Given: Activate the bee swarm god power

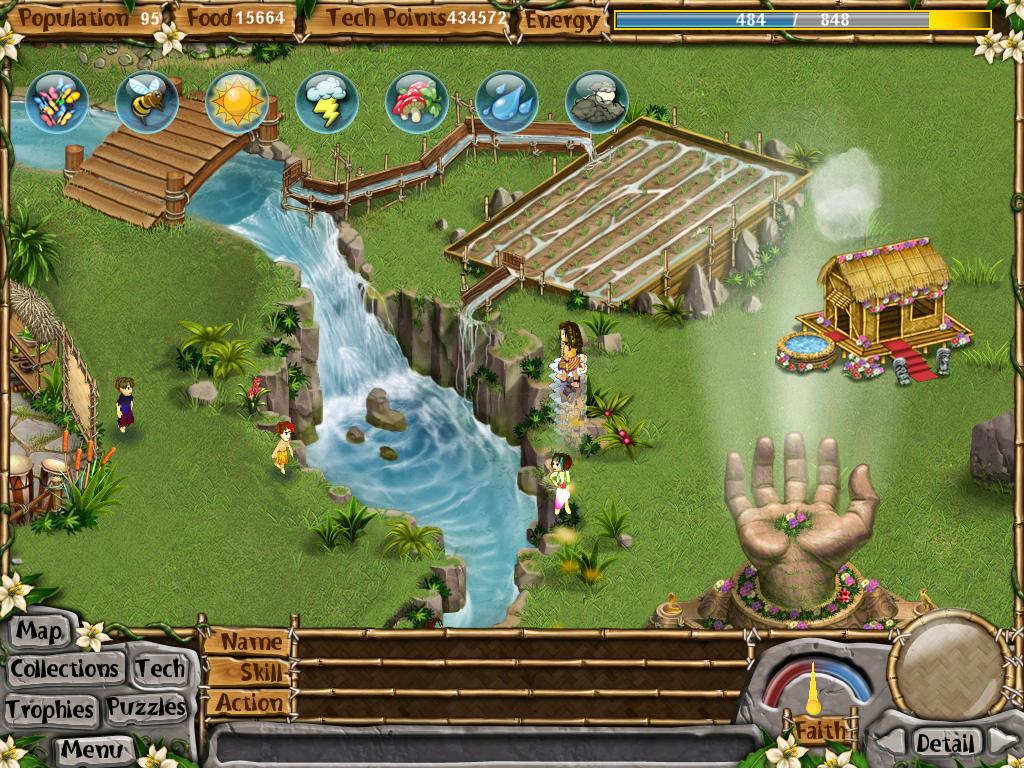Looking at the screenshot, I should pyautogui.click(x=147, y=102).
